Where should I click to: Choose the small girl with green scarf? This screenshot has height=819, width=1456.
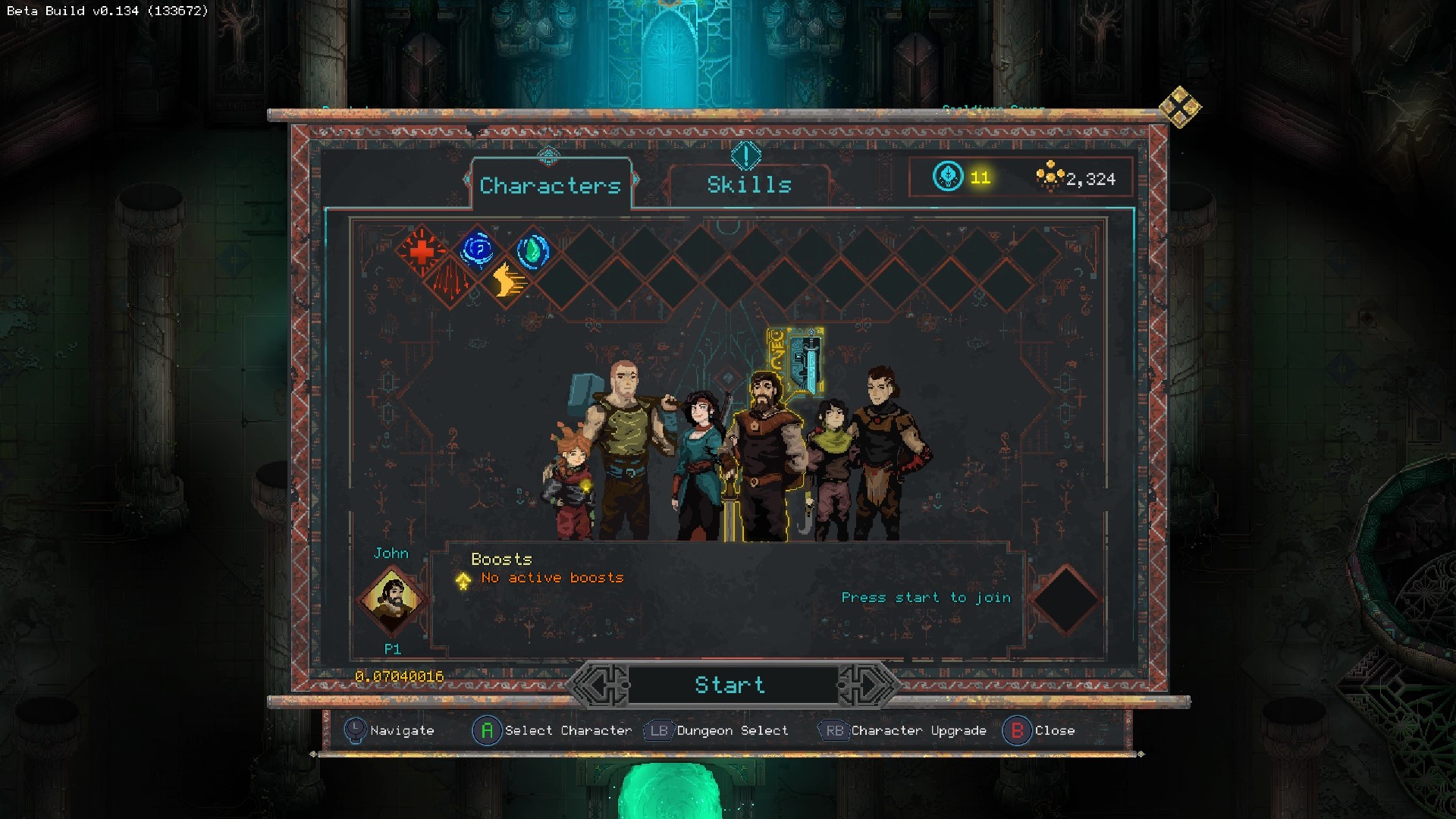pos(833,470)
